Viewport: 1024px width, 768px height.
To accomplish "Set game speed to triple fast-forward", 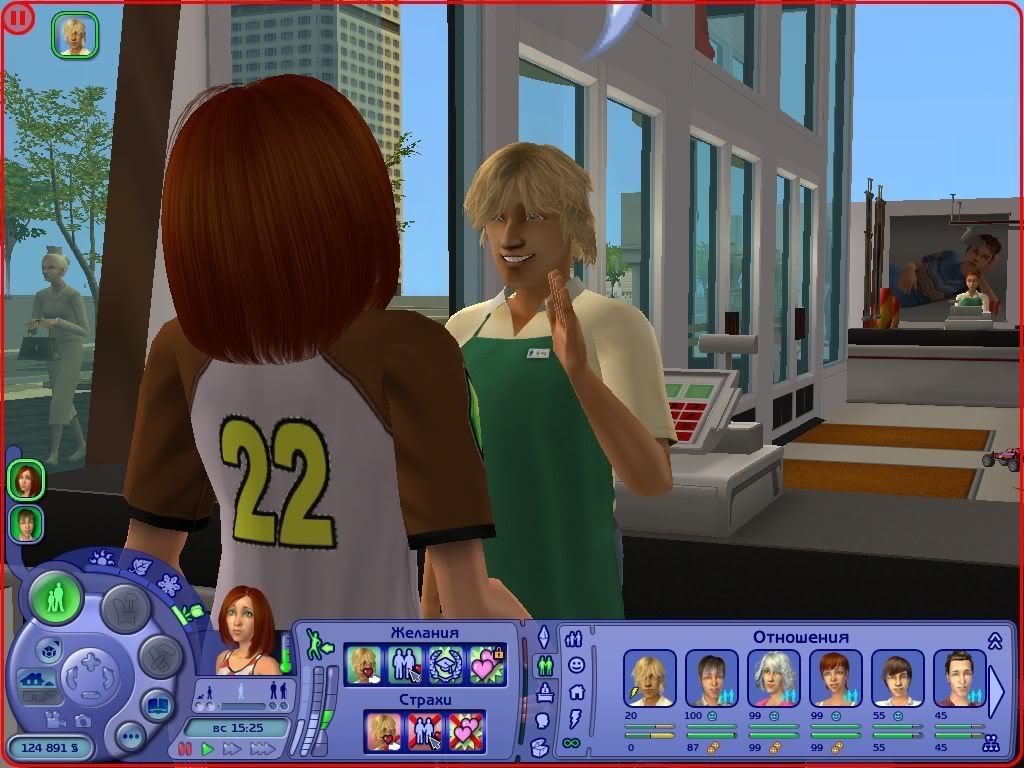I will (x=262, y=748).
